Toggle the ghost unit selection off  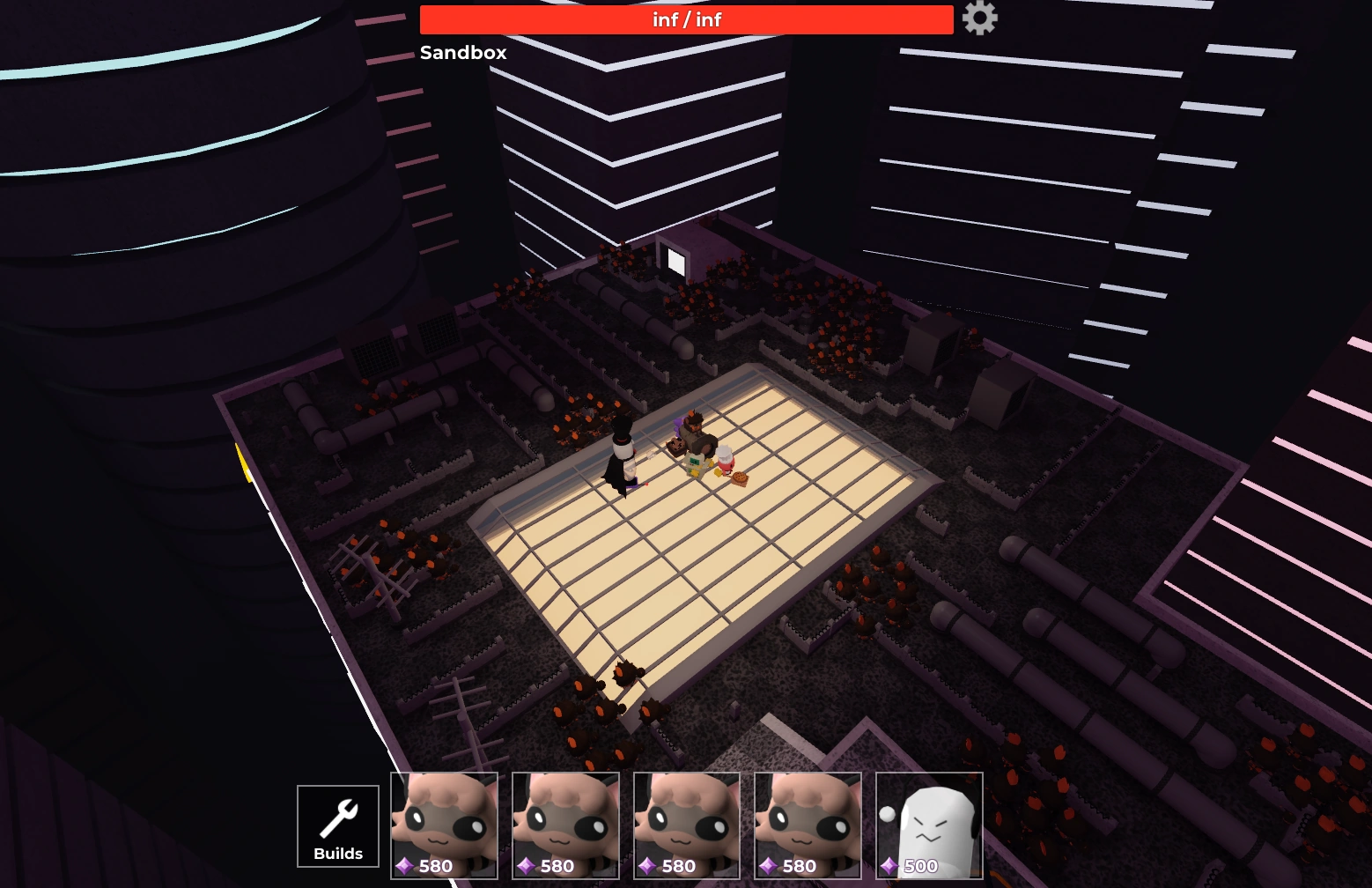point(929,825)
